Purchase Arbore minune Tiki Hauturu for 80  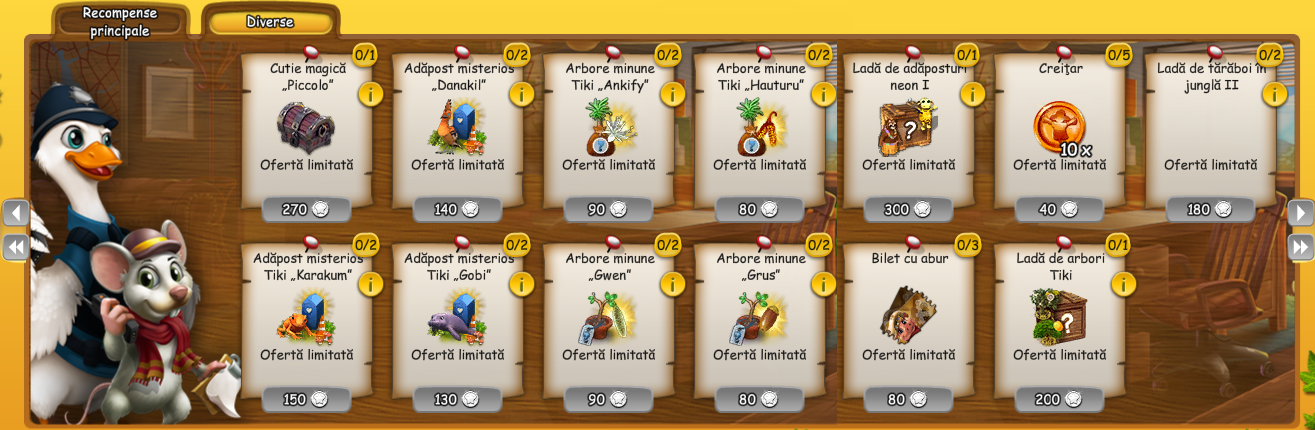click(x=760, y=209)
